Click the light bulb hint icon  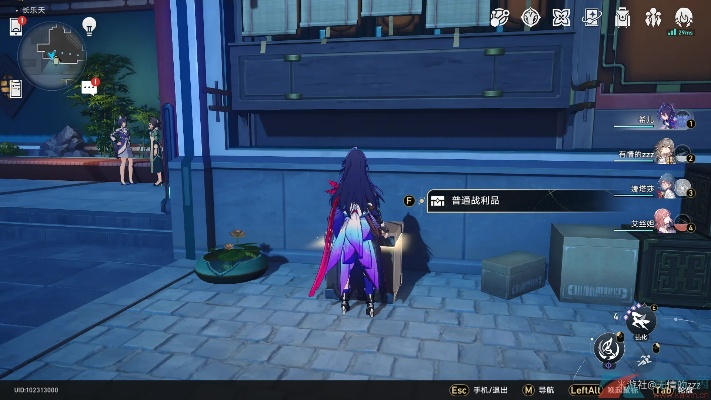pos(88,25)
